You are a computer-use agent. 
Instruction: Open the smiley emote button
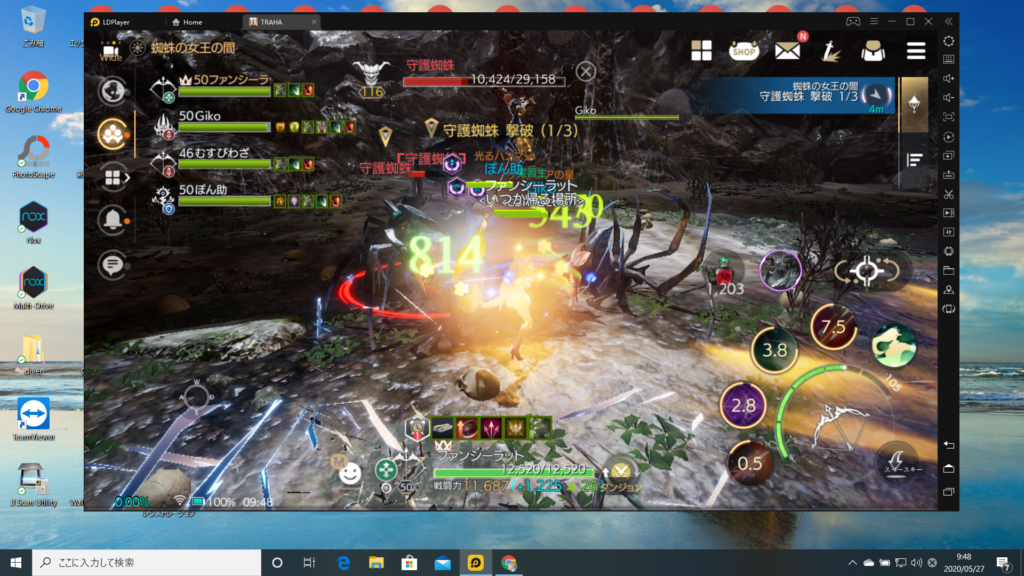[x=349, y=474]
